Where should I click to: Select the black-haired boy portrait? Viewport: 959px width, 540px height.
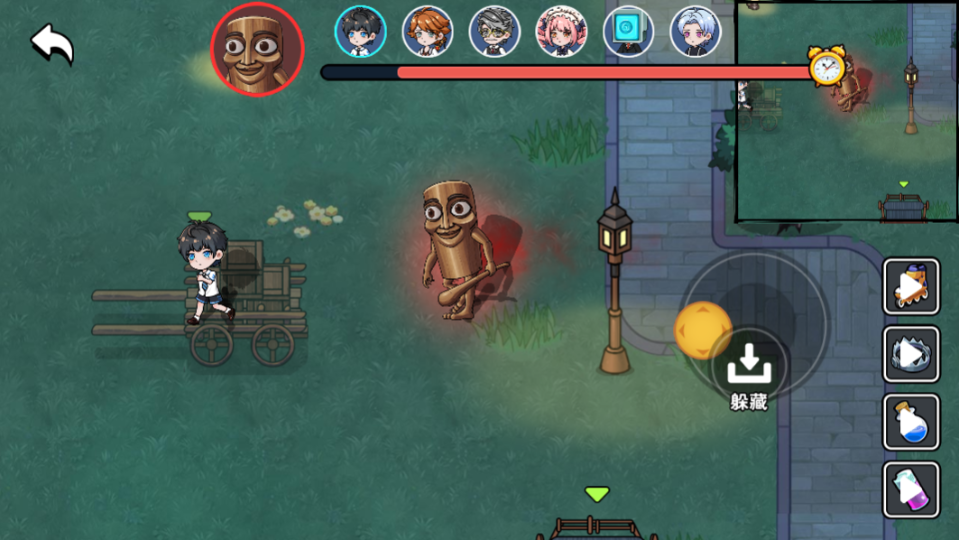pyautogui.click(x=360, y=32)
